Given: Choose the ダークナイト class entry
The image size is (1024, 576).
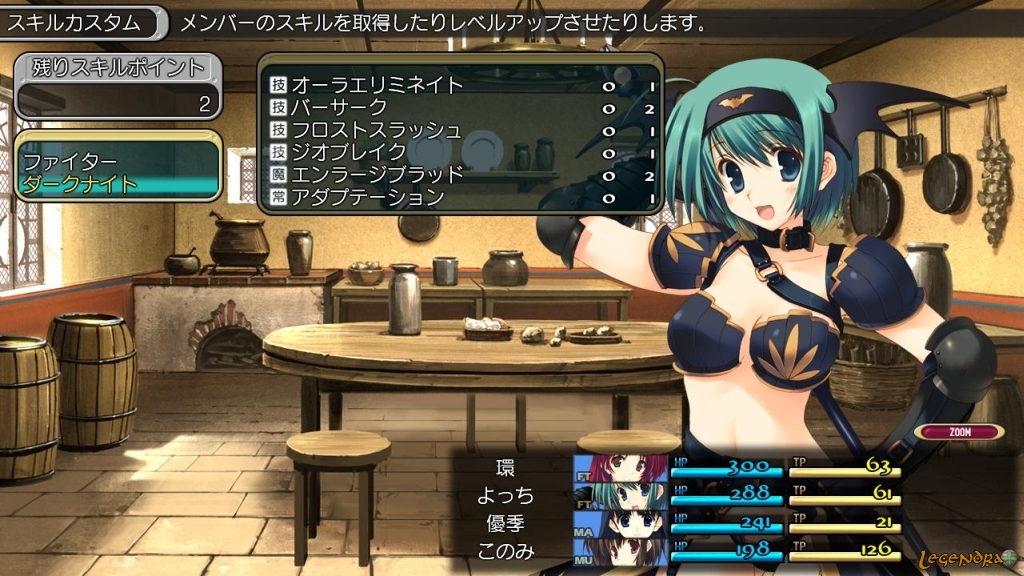Looking at the screenshot, I should tap(80, 184).
